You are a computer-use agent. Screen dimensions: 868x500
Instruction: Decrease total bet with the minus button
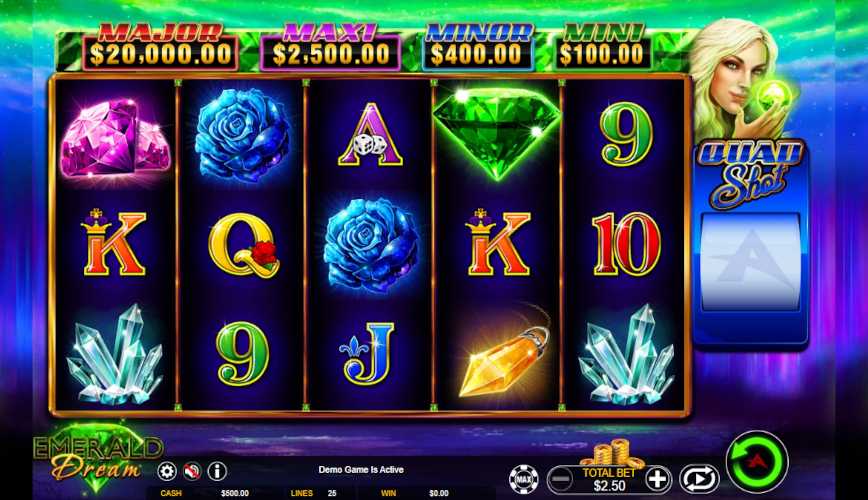562,478
